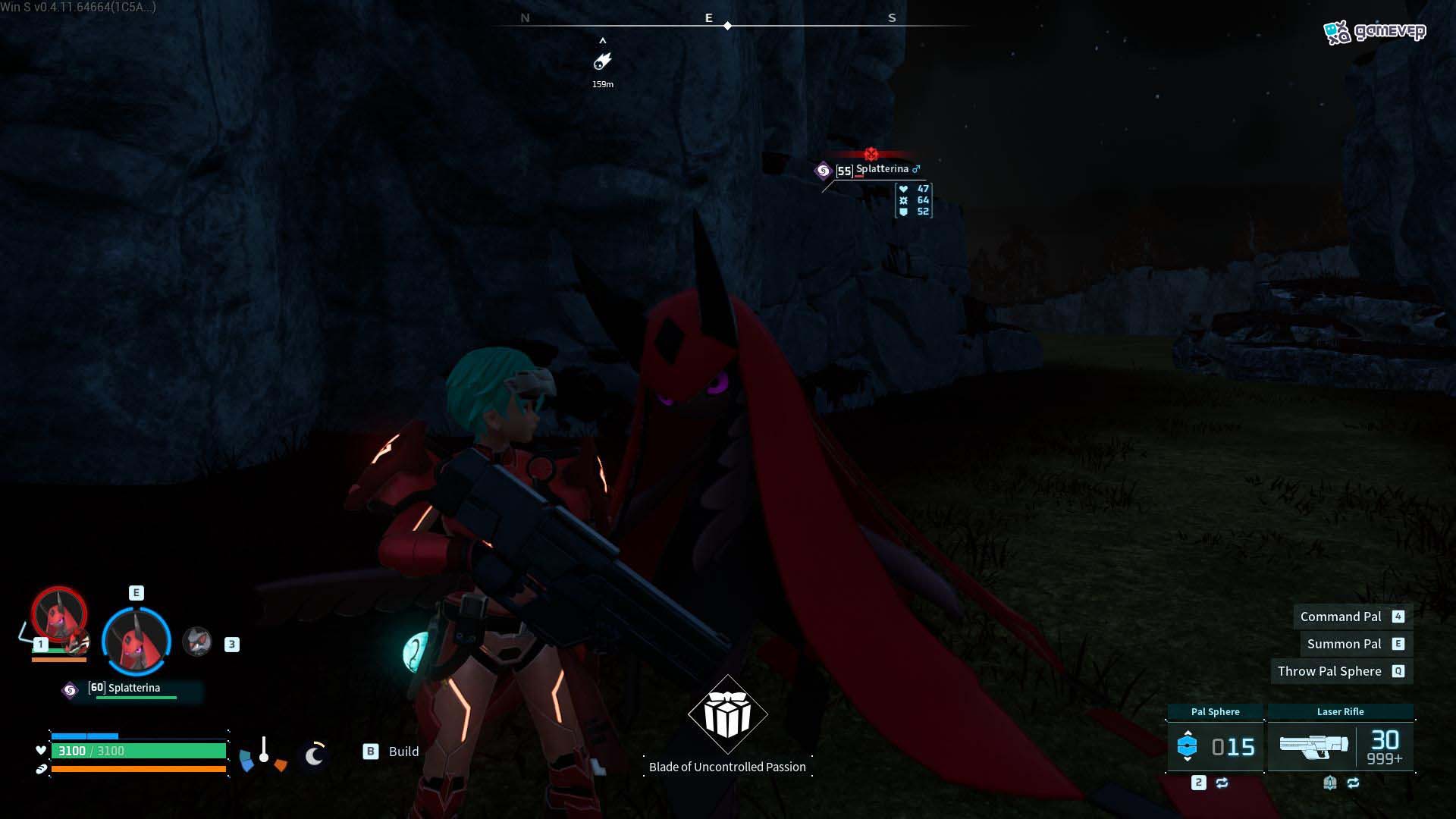Open the Pal Sphere type selector up arrow
This screenshot has width=1456, height=819.
(x=1188, y=733)
